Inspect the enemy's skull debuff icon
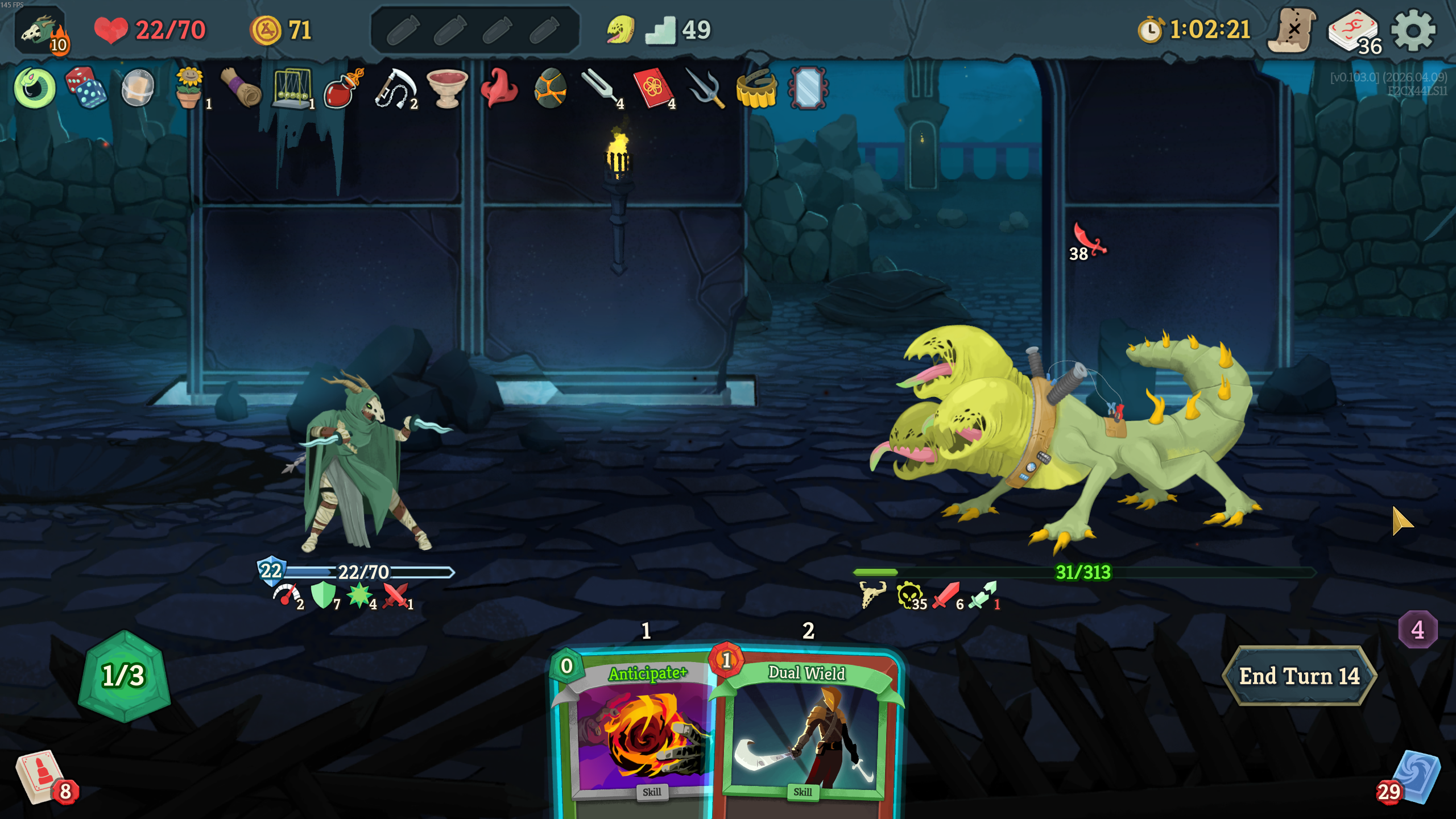 coord(909,595)
